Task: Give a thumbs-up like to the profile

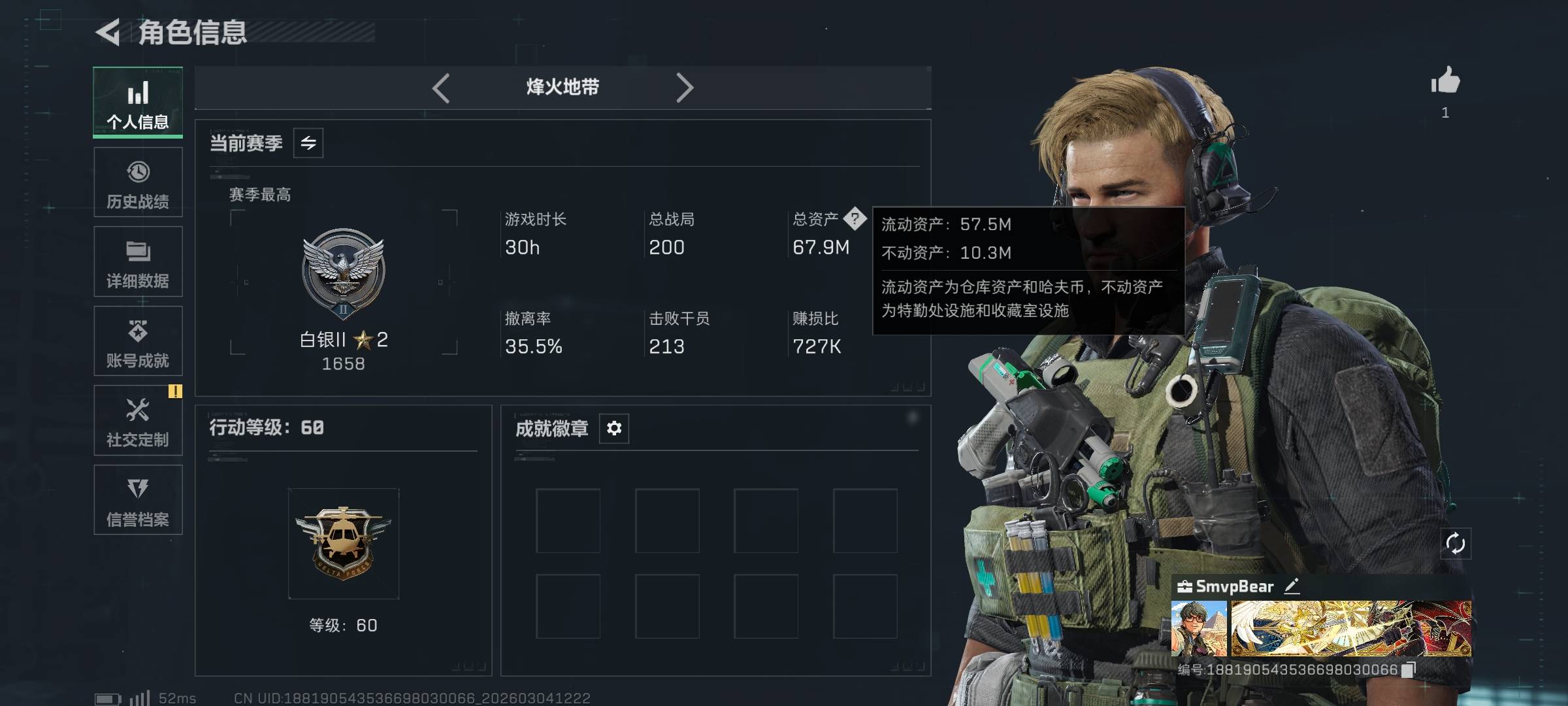Action: click(x=1445, y=82)
